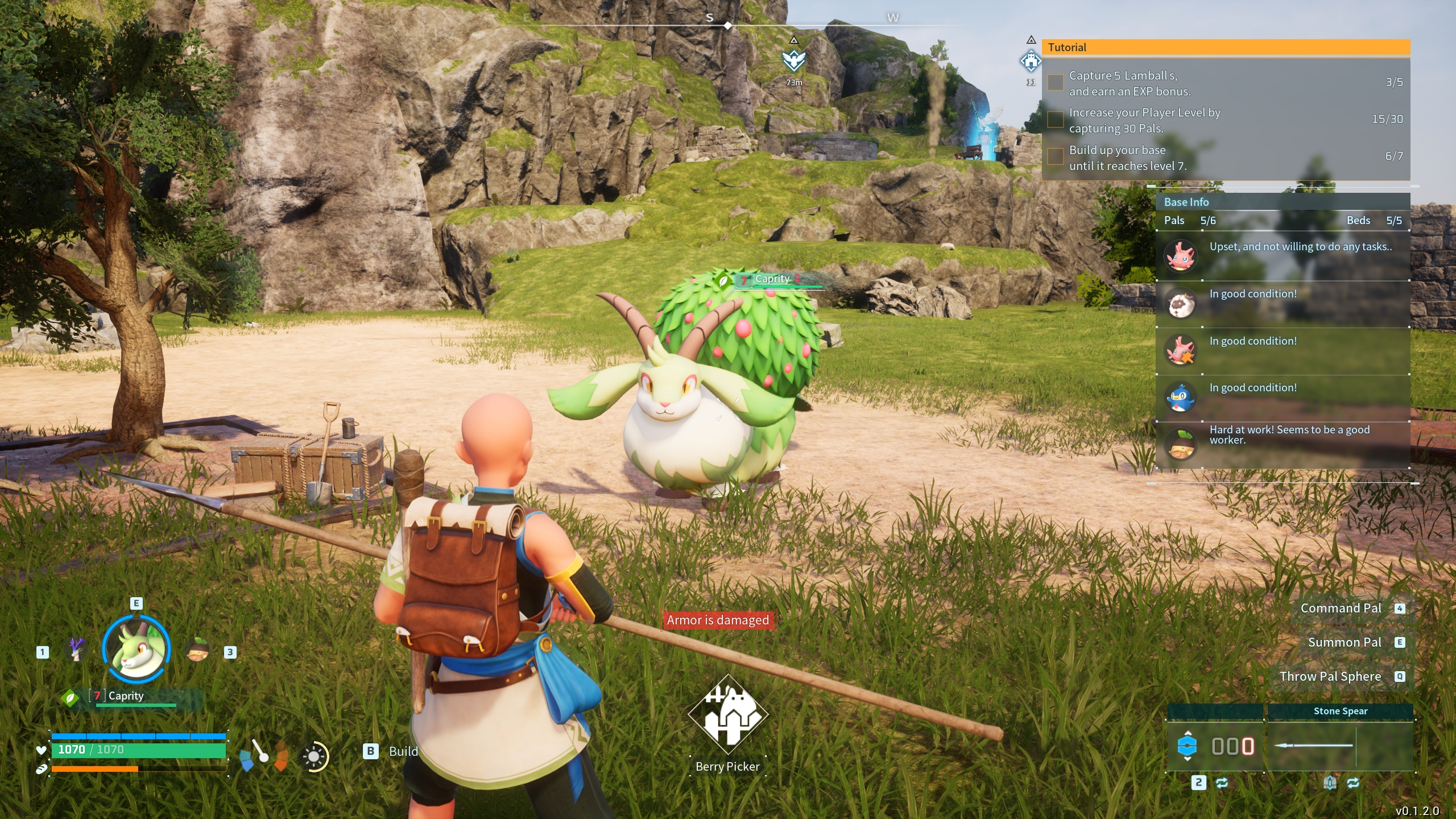Click the Armor is damaged warning
The image size is (1456, 819).
(x=718, y=620)
